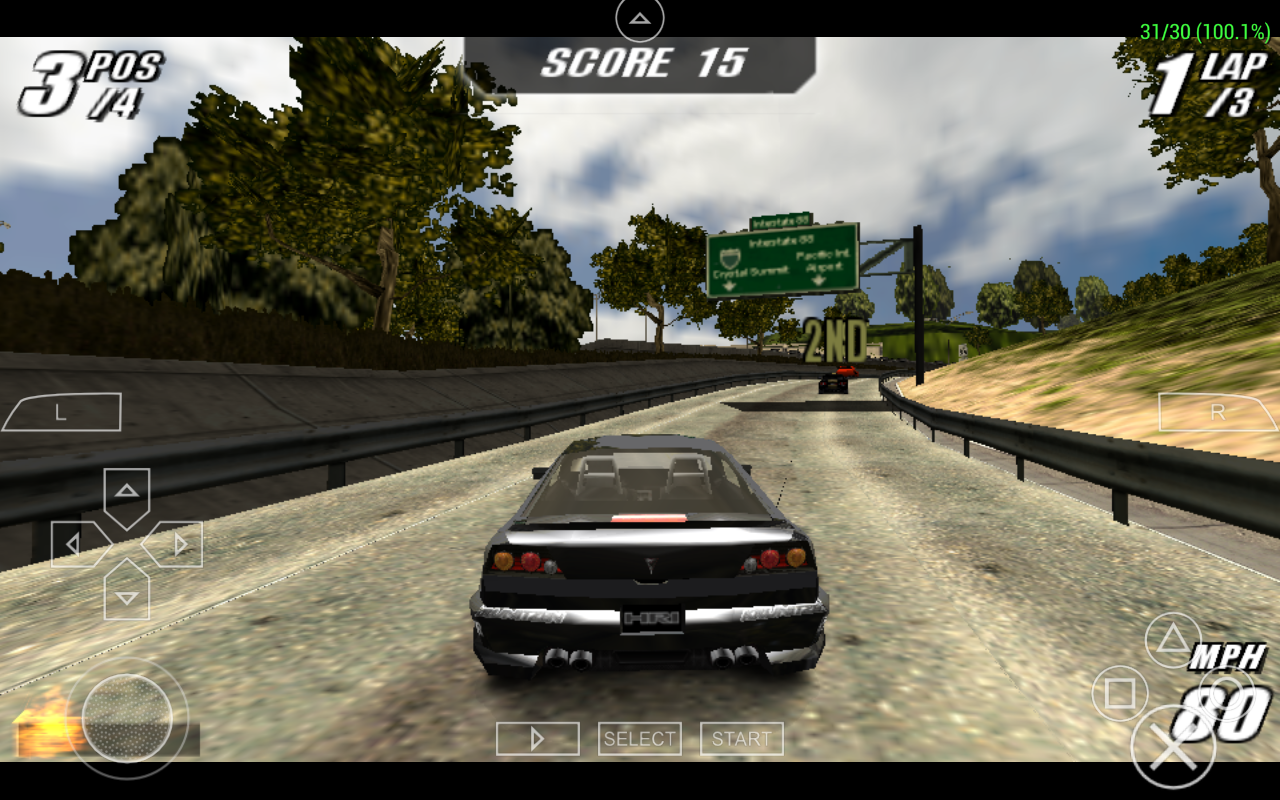Toggle the fast-forward arrow button
This screenshot has height=800, width=1280.
pos(537,739)
